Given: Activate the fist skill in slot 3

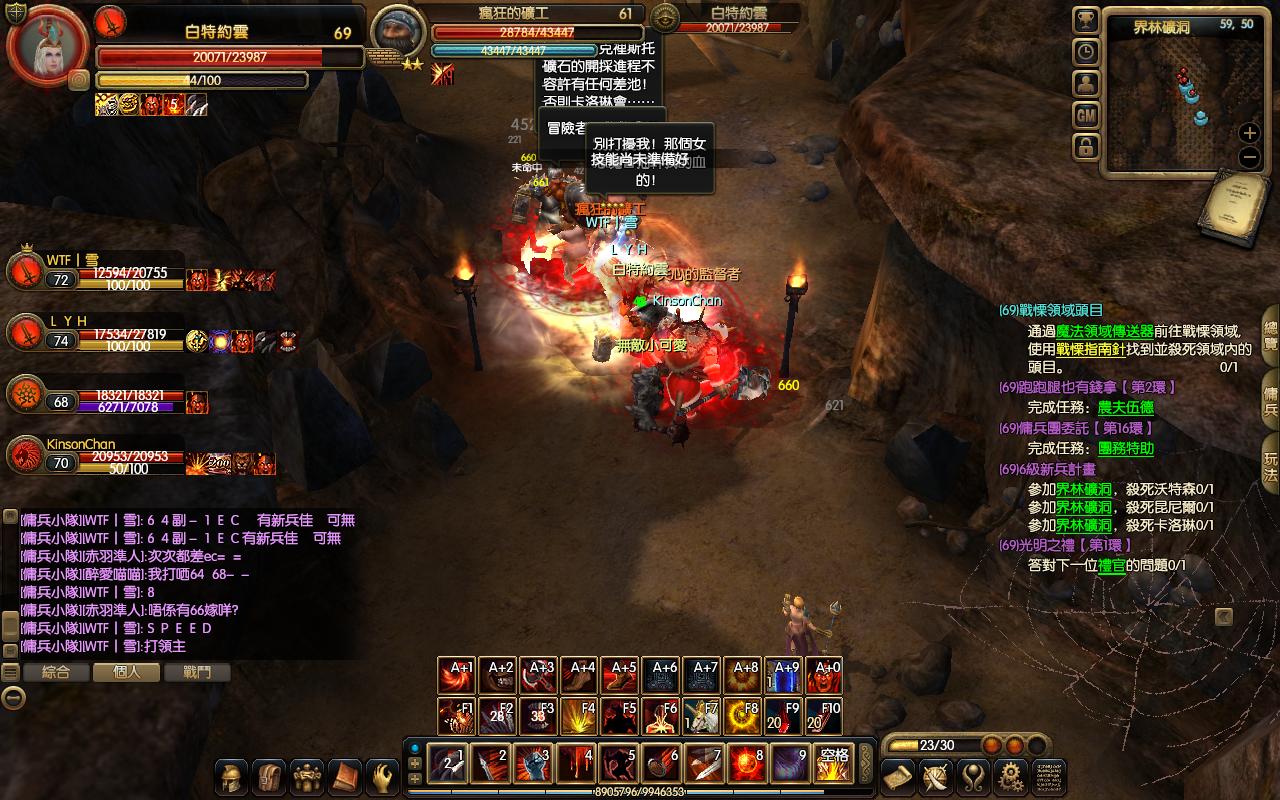Looking at the screenshot, I should 533,764.
